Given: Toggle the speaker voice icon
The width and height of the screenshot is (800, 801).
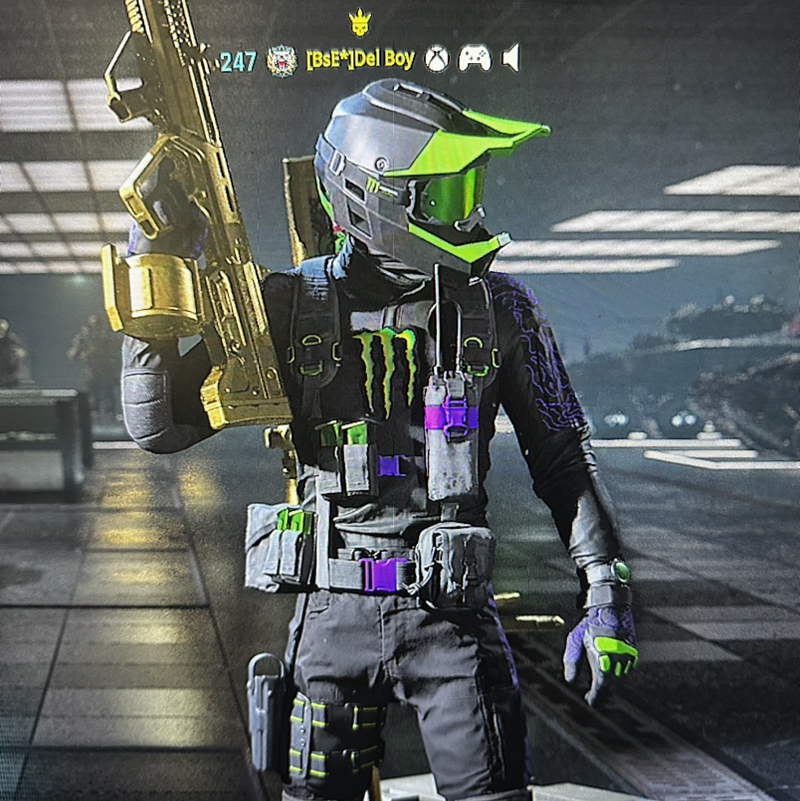Looking at the screenshot, I should point(511,59).
